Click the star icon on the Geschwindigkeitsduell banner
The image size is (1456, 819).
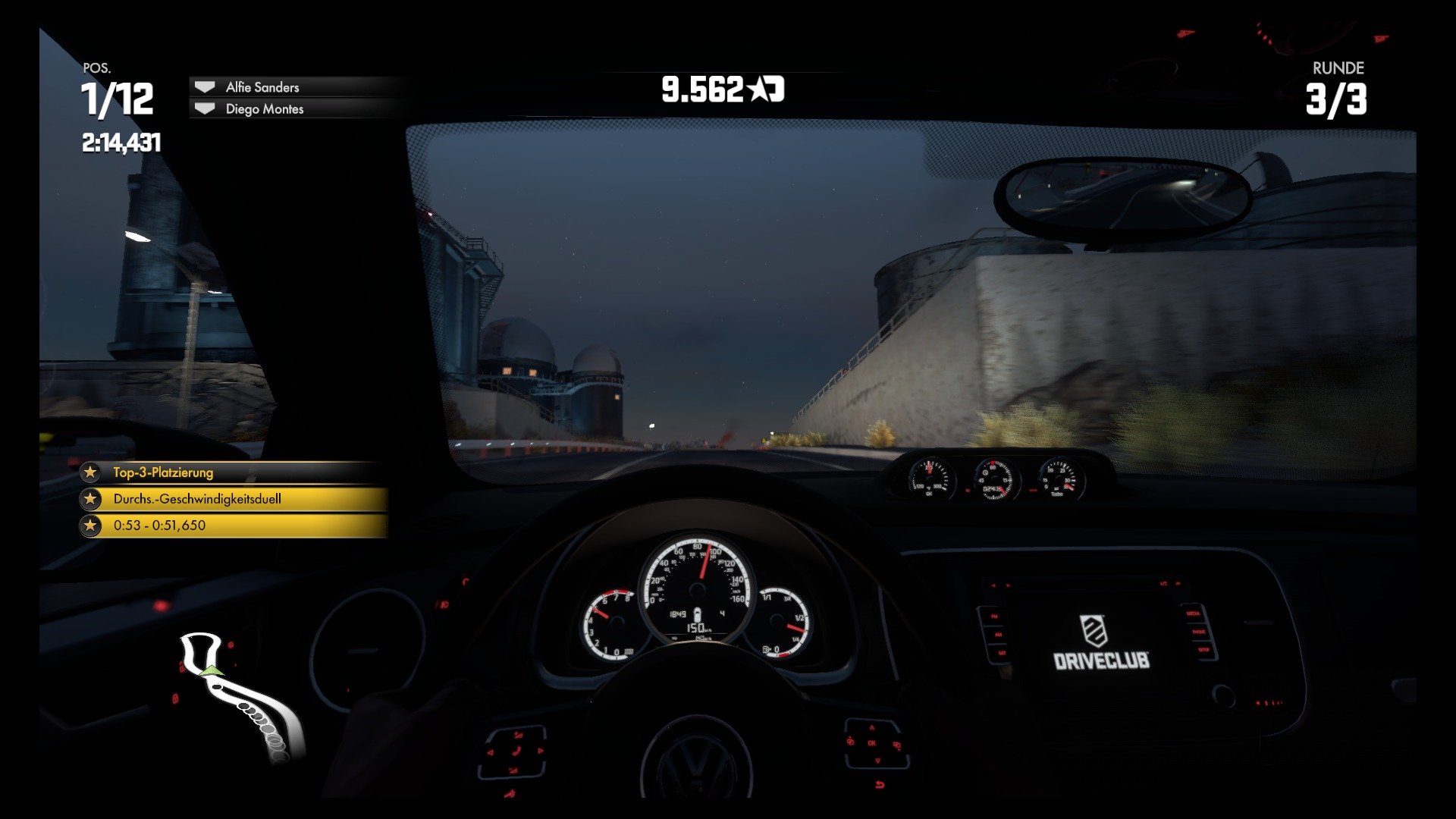click(x=92, y=498)
